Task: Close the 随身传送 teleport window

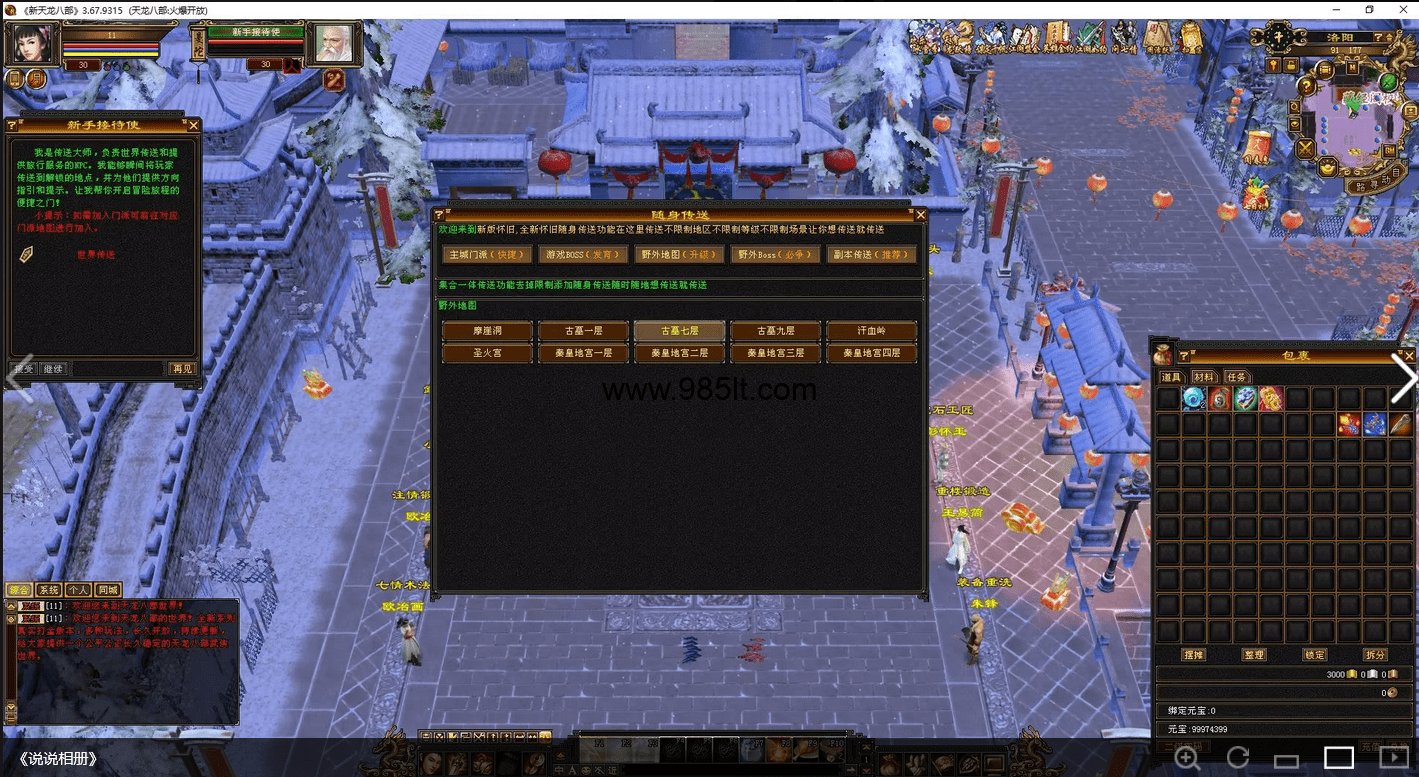Action: [921, 215]
